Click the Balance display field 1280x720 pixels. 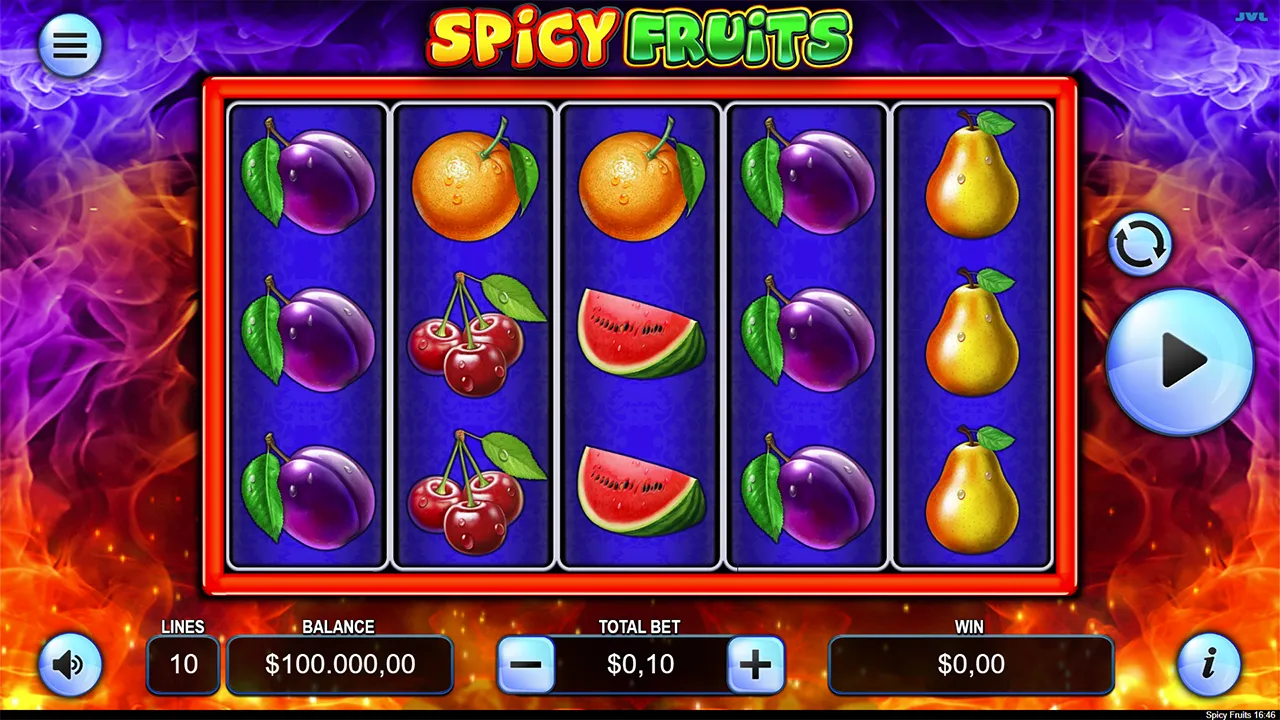point(339,664)
